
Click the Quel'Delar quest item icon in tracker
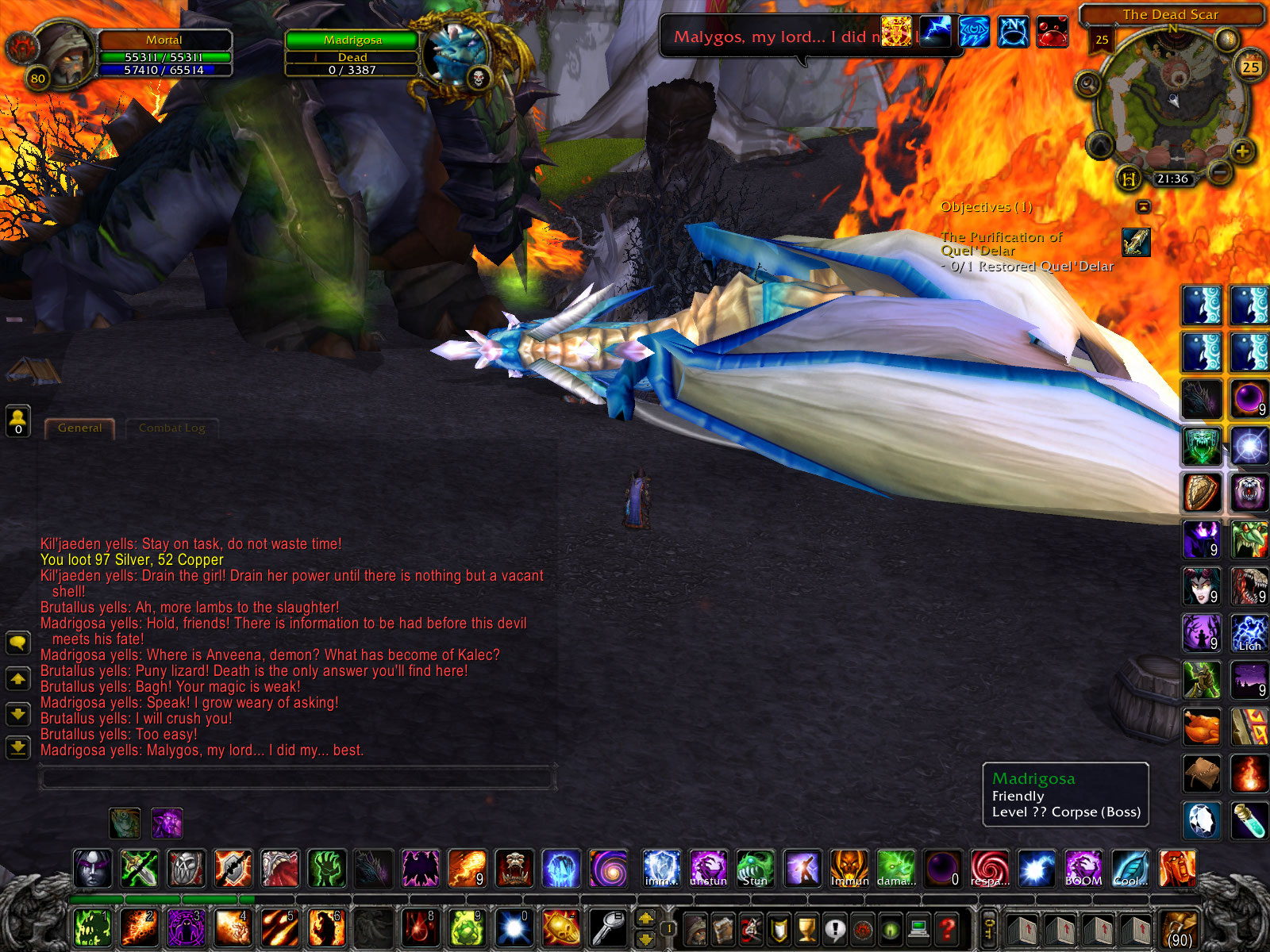(1138, 244)
